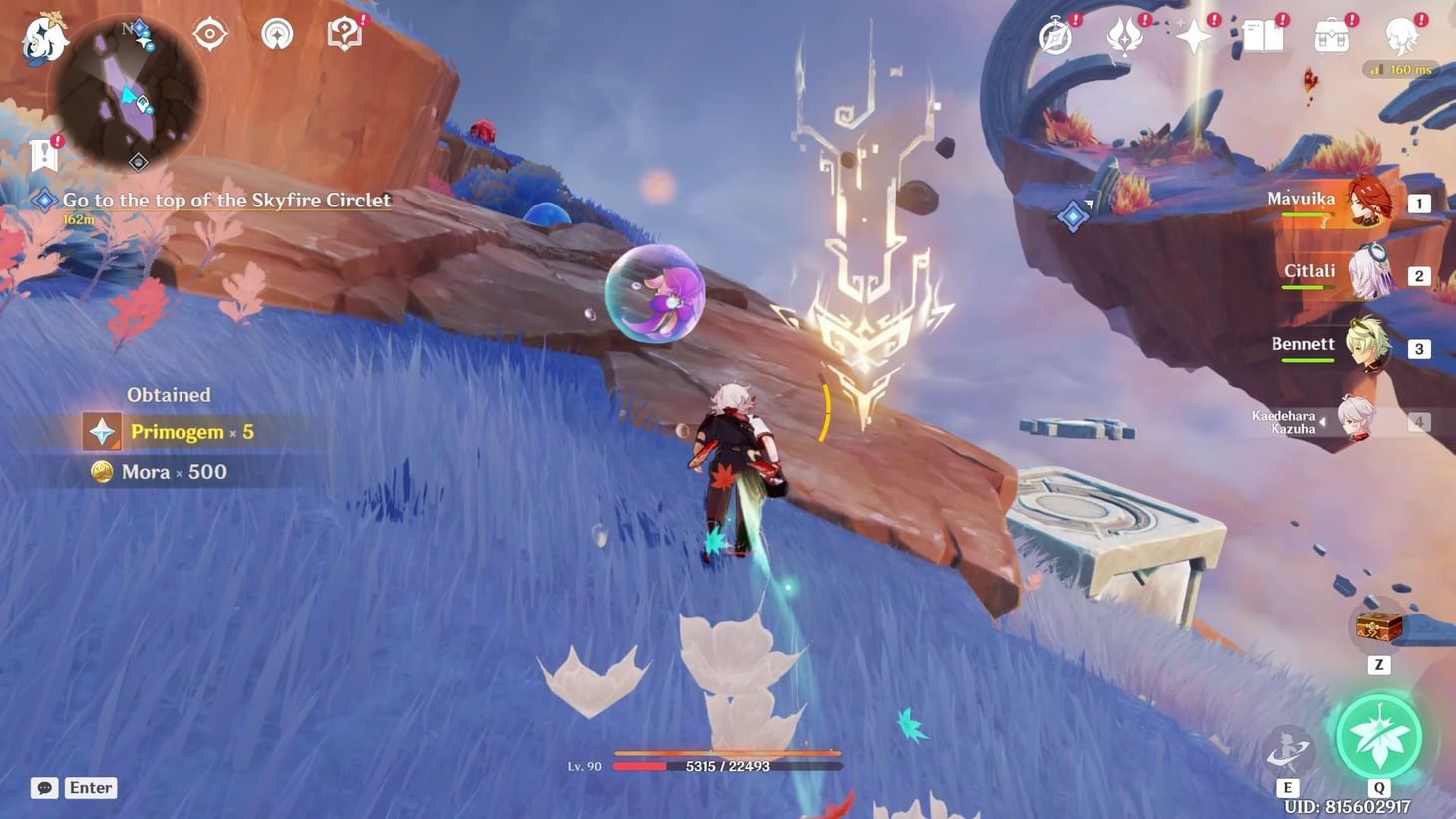Open the Character profile icon
Screen dimensions: 1456x819
(1403, 33)
